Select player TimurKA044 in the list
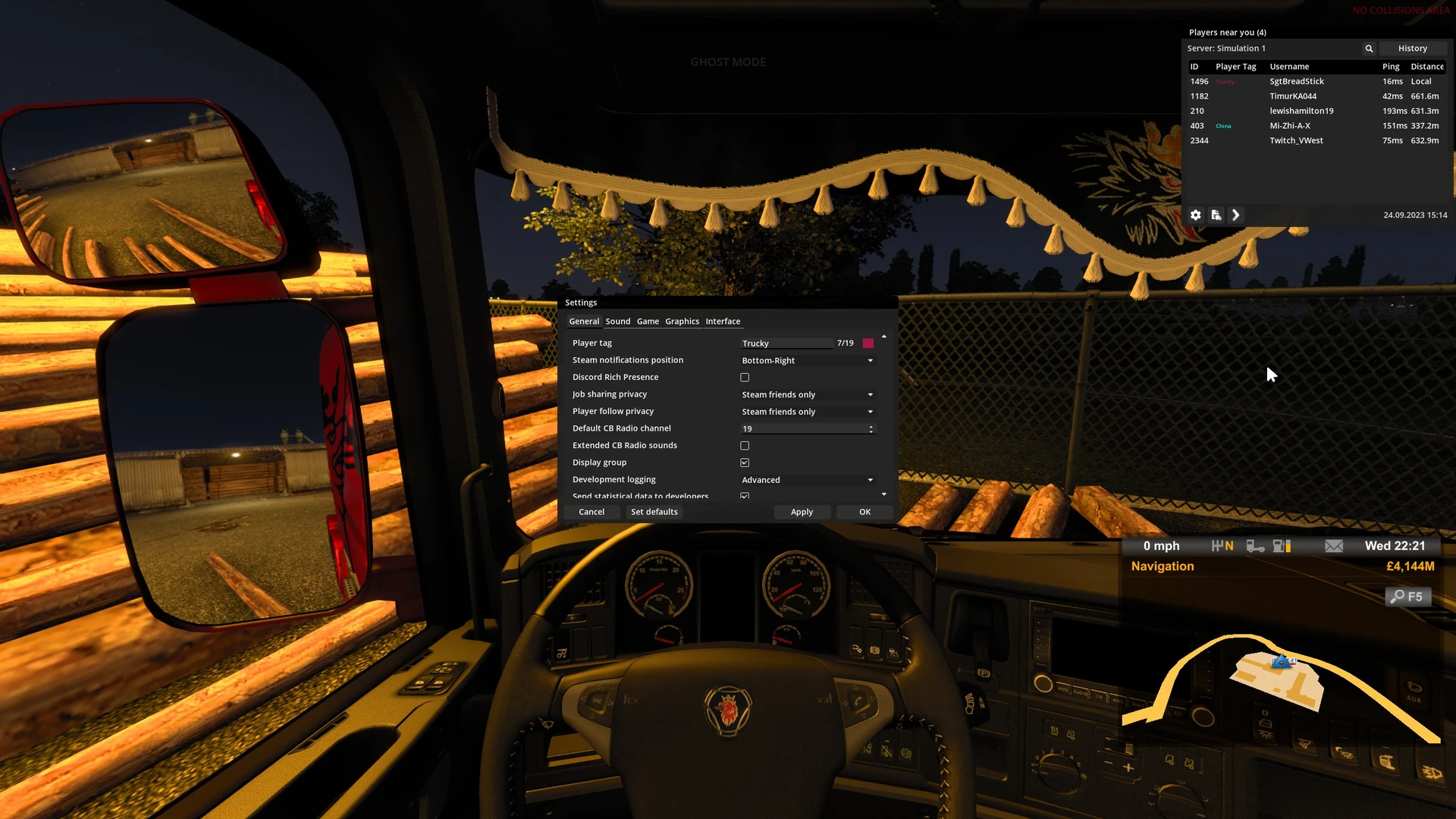Image resolution: width=1456 pixels, height=819 pixels. (x=1293, y=96)
